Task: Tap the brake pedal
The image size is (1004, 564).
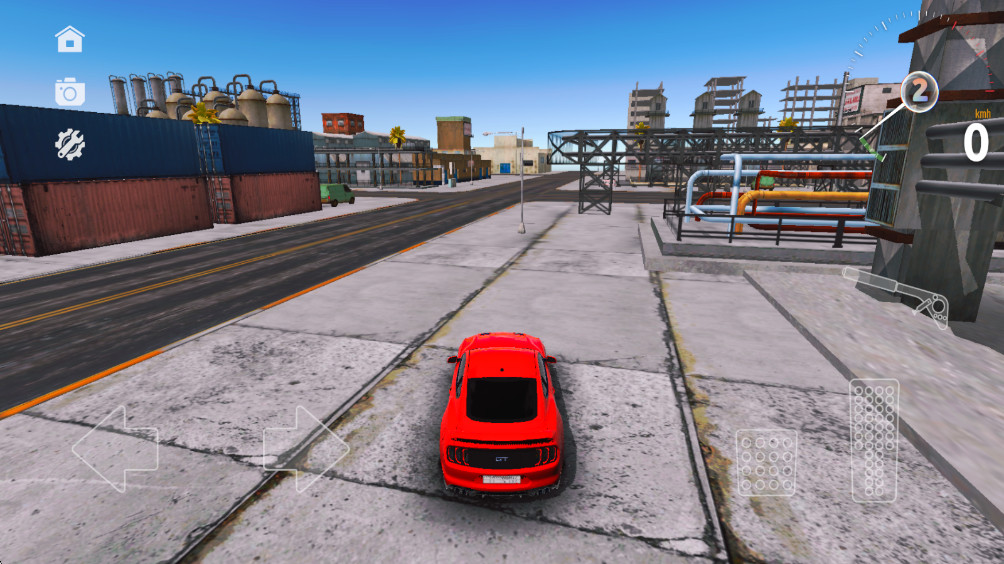Action: [x=766, y=462]
